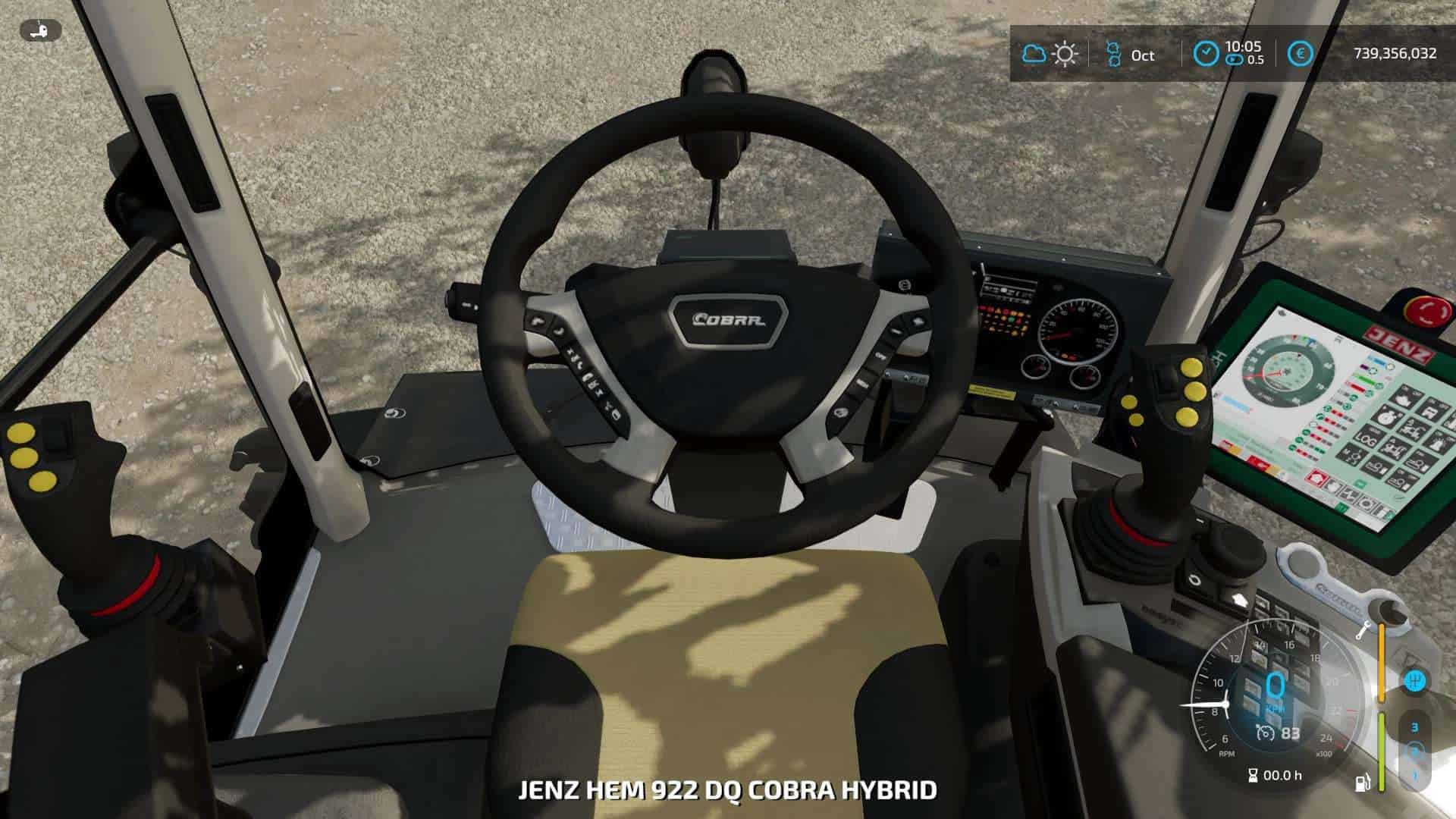Click the red home icon on the JENZ screen
The image size is (1456, 819).
point(1317,477)
